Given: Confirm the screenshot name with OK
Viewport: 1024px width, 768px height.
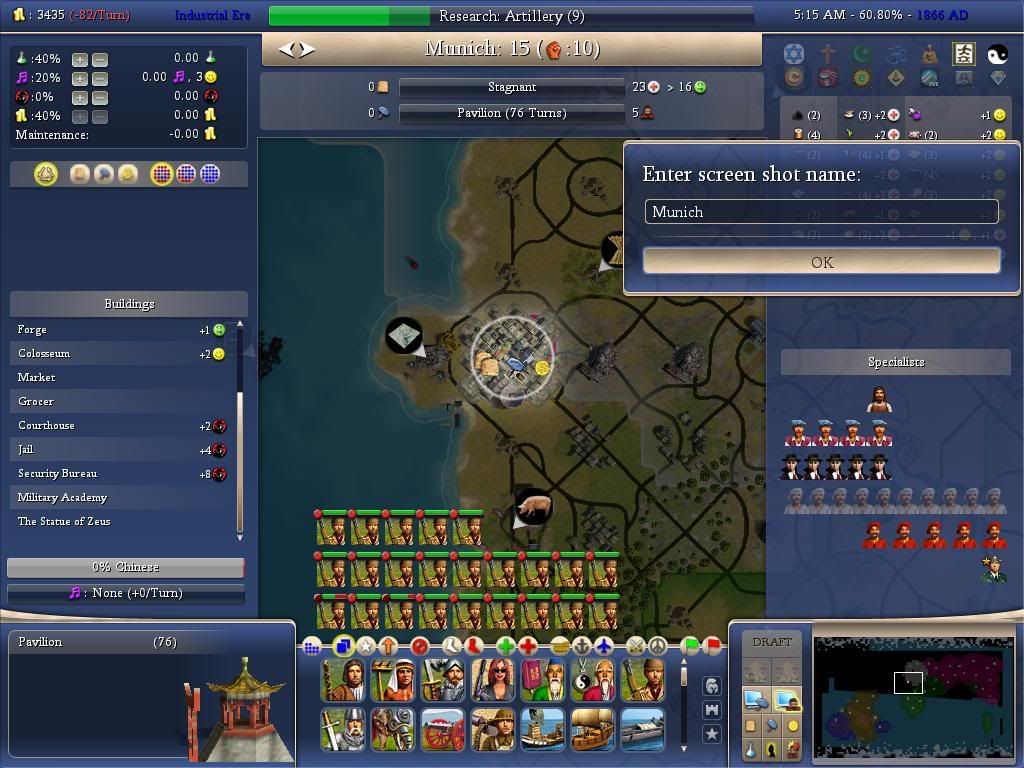Looking at the screenshot, I should point(822,262).
